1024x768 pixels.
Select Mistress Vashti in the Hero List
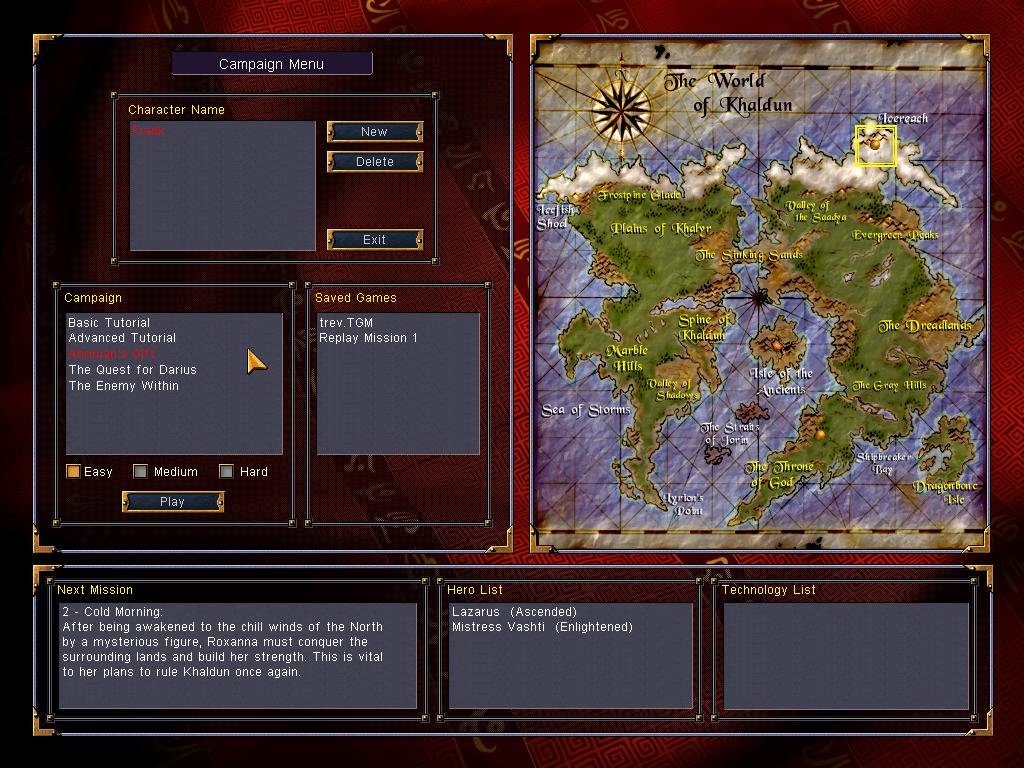point(542,627)
